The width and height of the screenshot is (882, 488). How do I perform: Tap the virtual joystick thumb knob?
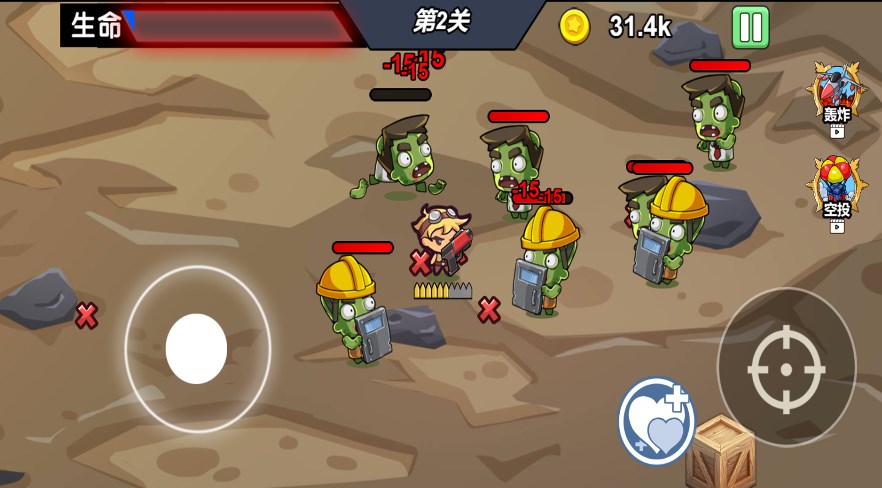click(196, 348)
